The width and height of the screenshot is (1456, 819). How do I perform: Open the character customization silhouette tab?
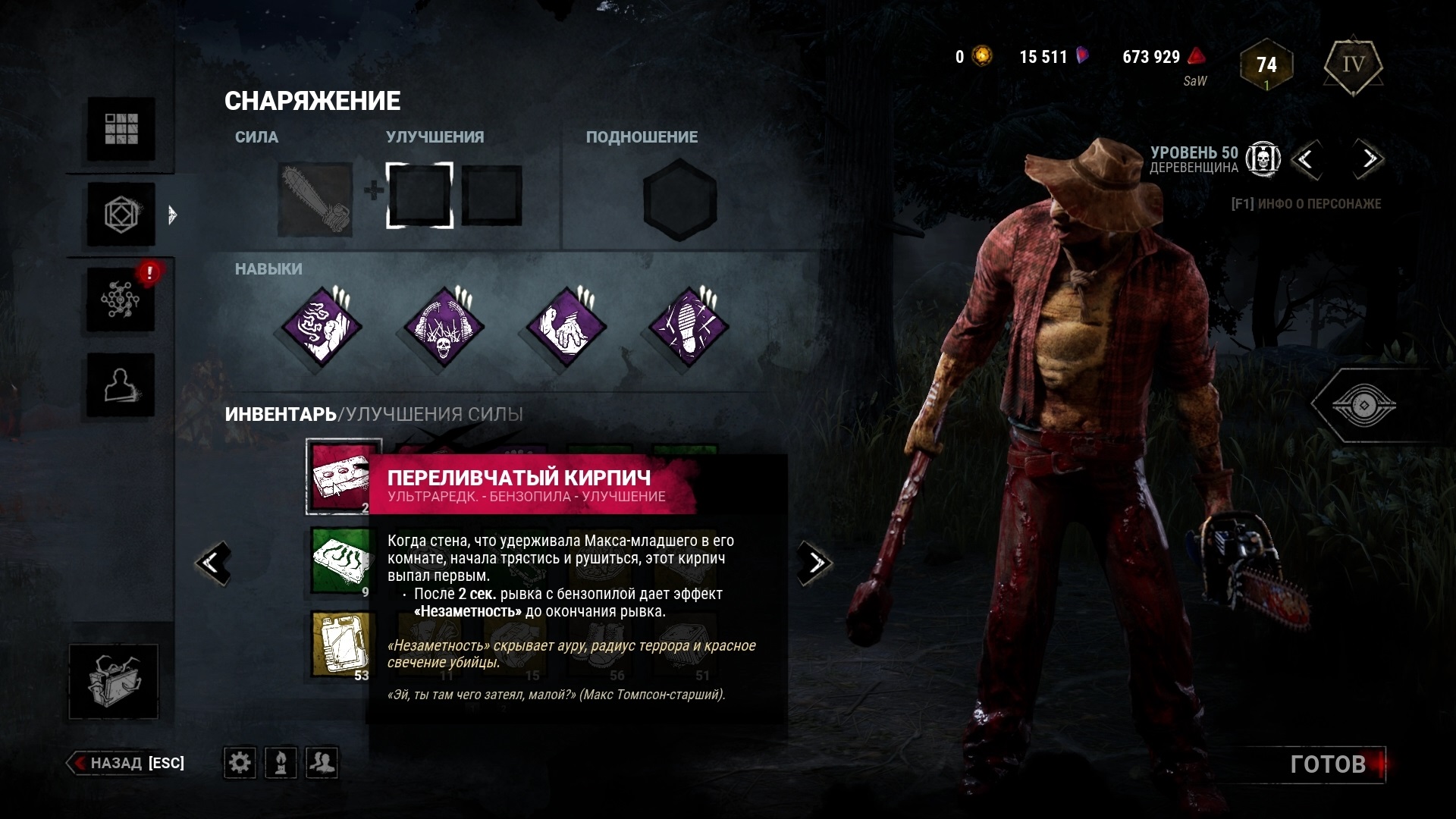coord(121,385)
